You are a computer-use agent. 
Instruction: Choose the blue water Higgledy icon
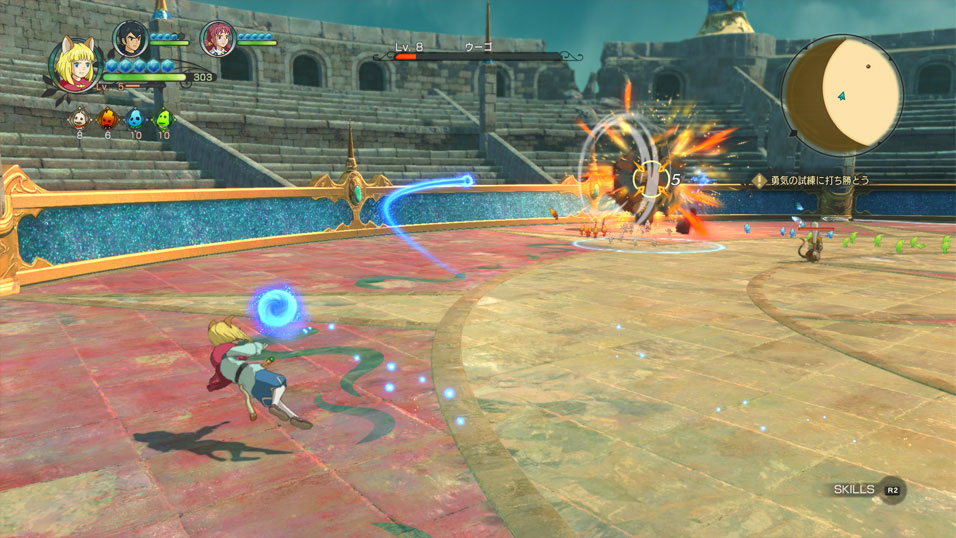[135, 119]
